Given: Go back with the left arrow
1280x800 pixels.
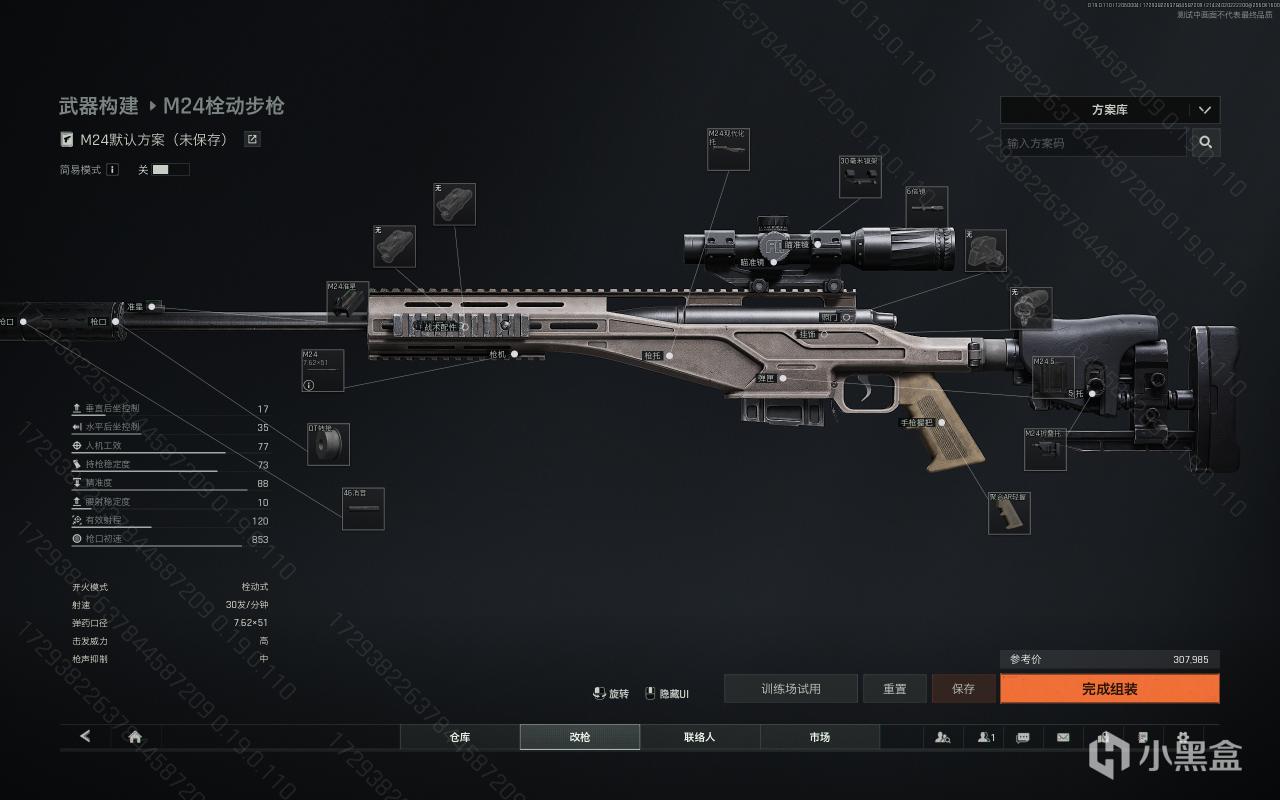Looking at the screenshot, I should [85, 737].
